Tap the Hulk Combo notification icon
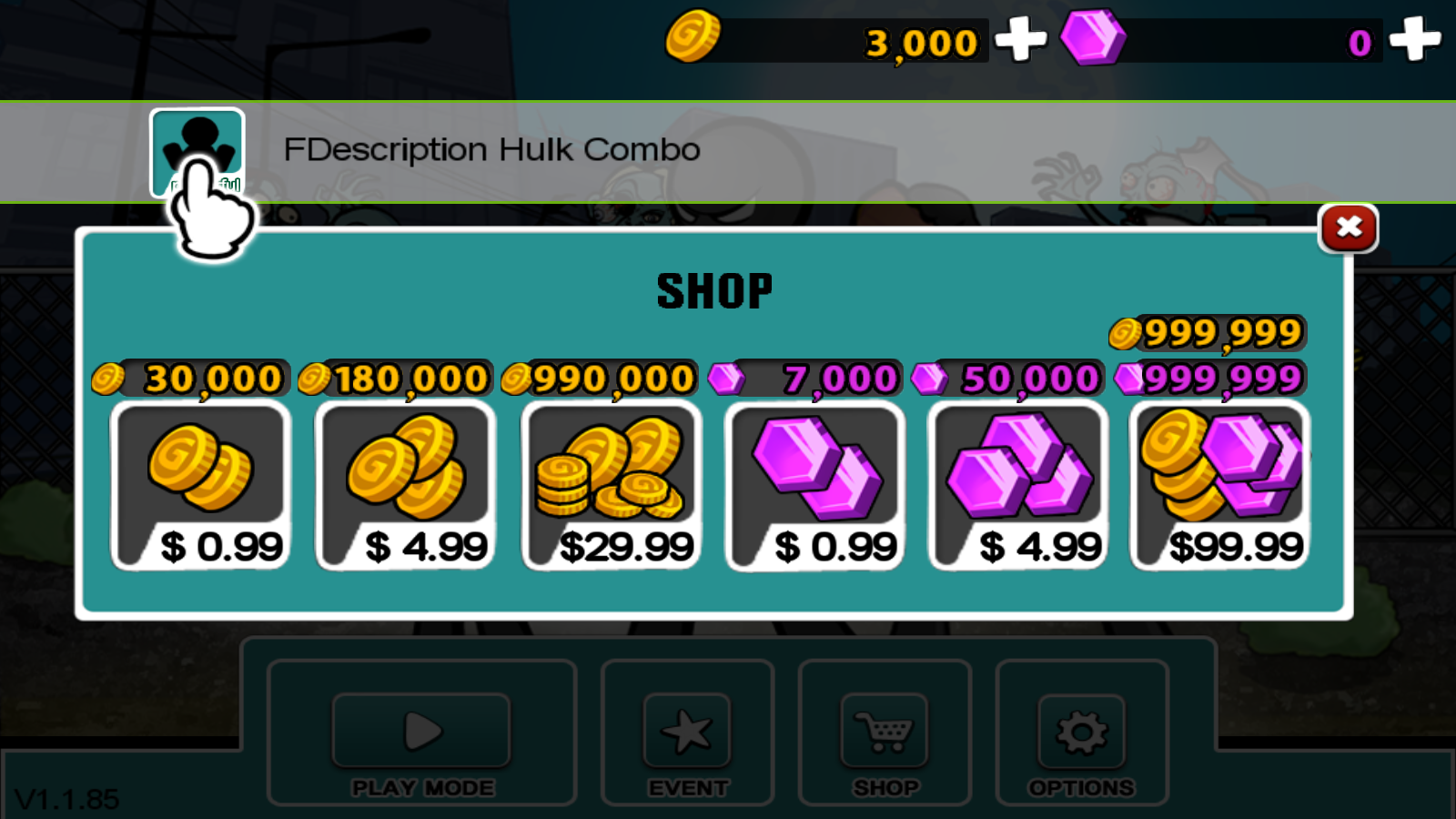The image size is (1456, 819). click(x=197, y=152)
